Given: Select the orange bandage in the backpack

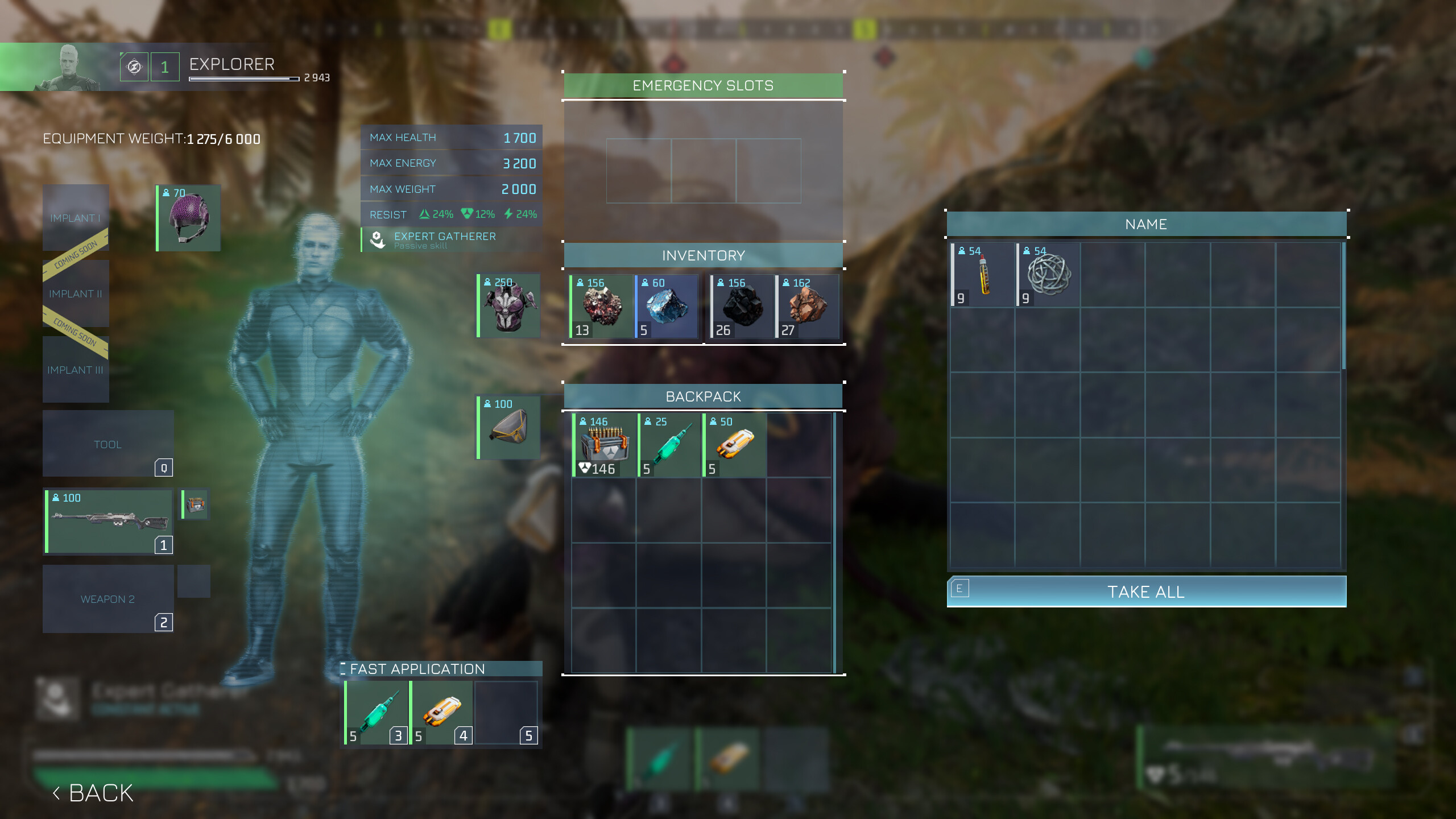Looking at the screenshot, I should click(735, 445).
